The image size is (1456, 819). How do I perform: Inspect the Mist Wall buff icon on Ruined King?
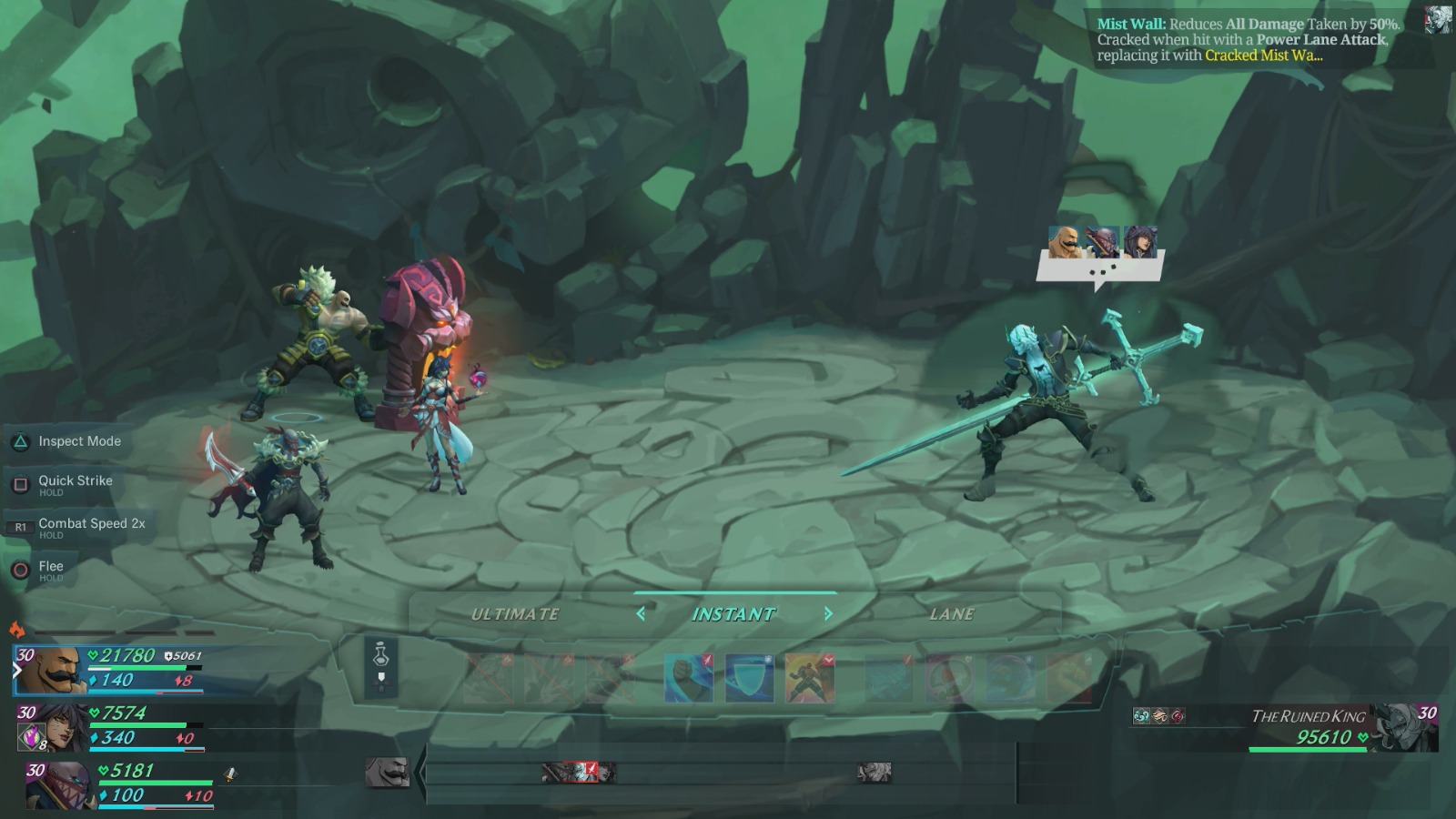click(1141, 716)
